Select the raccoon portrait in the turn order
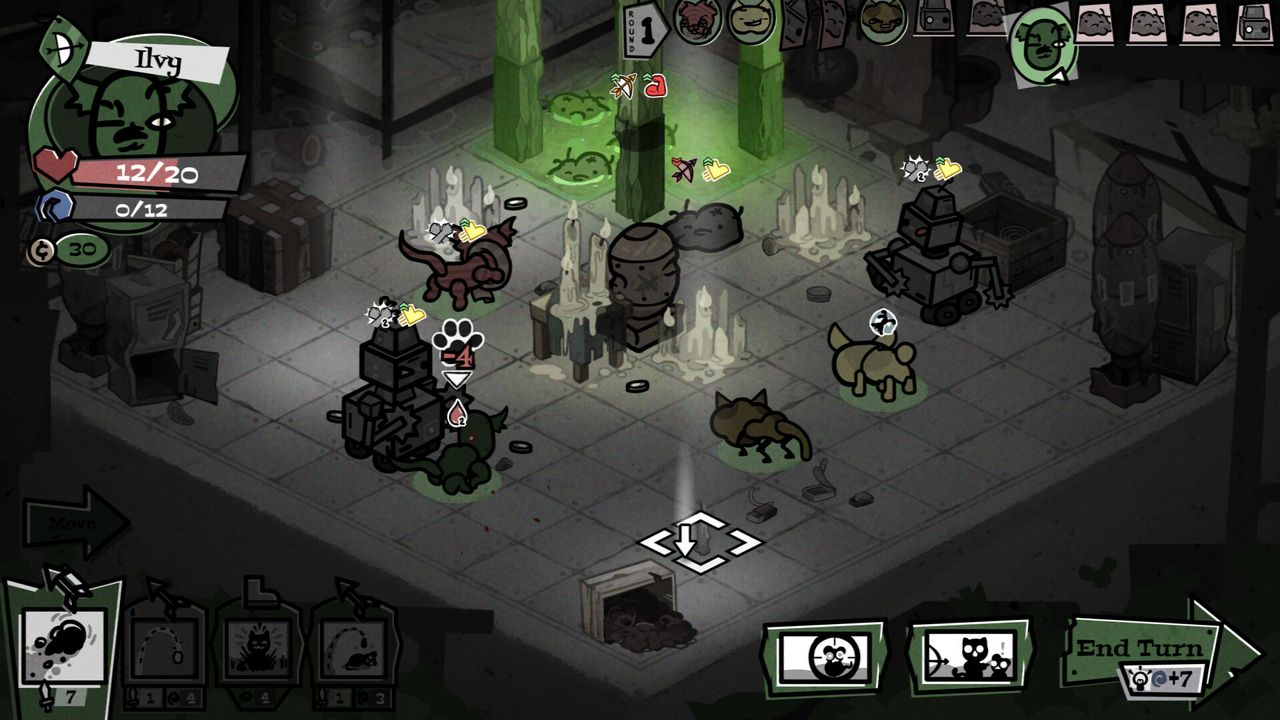The image size is (1280, 720). tap(698, 22)
